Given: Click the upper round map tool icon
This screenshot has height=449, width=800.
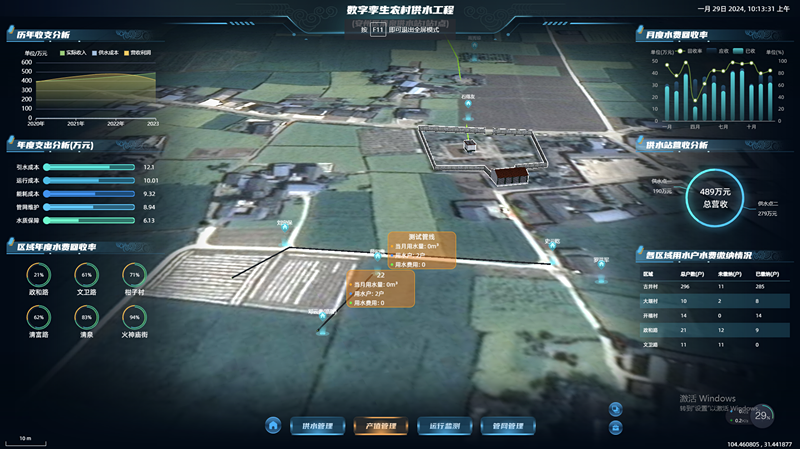Looking at the screenshot, I should (x=614, y=408).
